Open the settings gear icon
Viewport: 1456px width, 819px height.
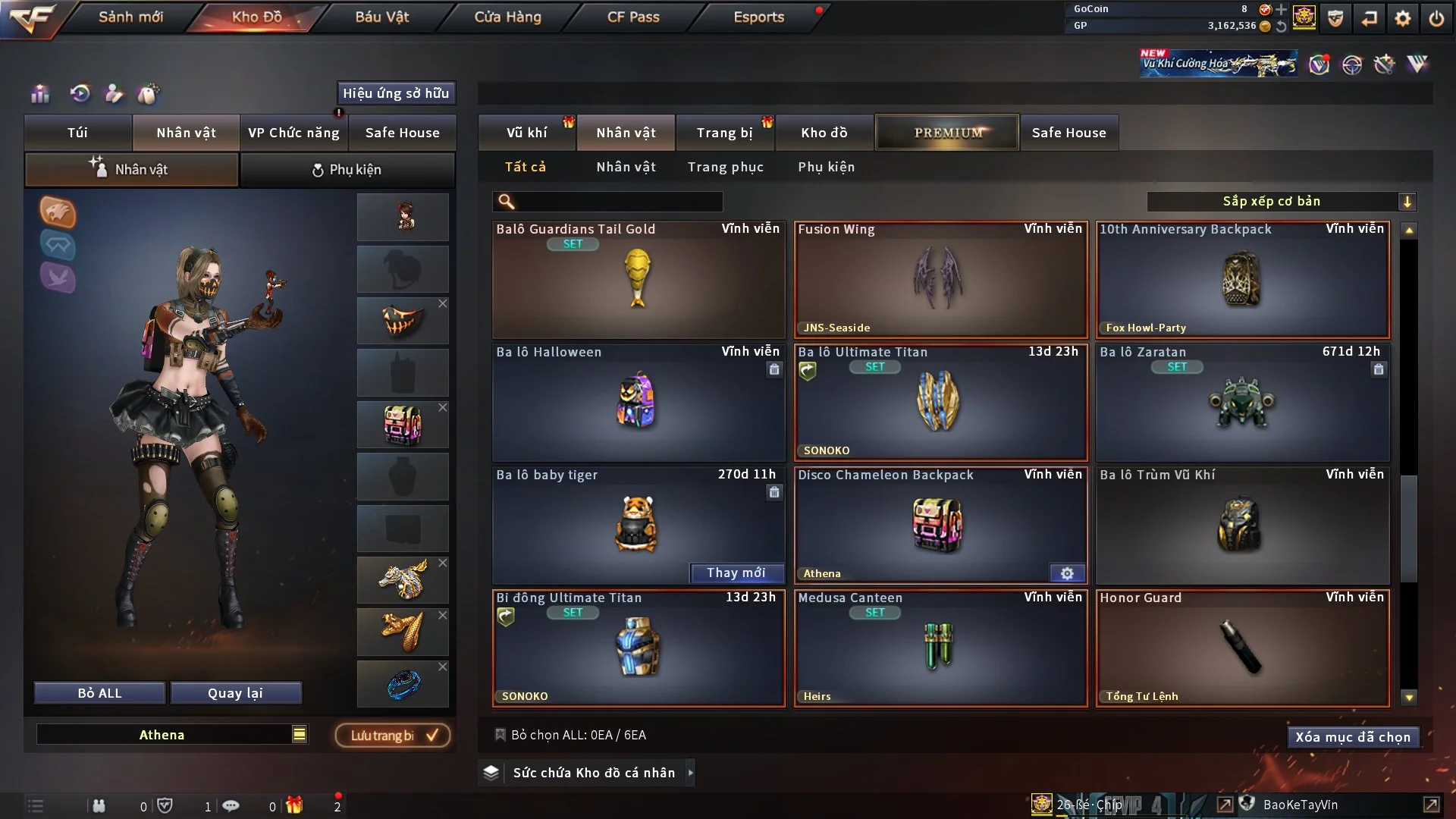click(x=1402, y=18)
